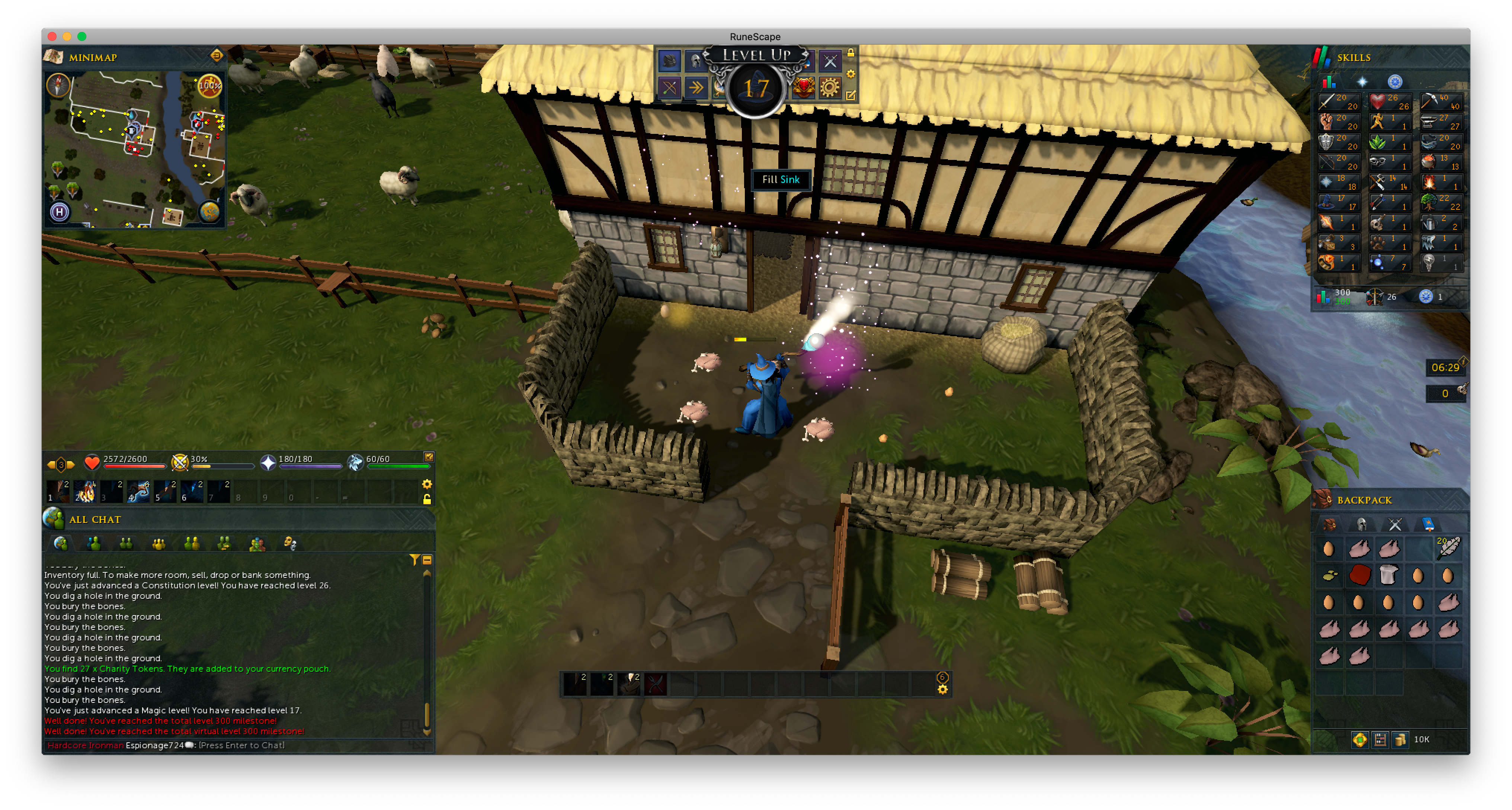Close the RuneScape window with red button
The height and width of the screenshot is (810, 1512).
[52, 36]
